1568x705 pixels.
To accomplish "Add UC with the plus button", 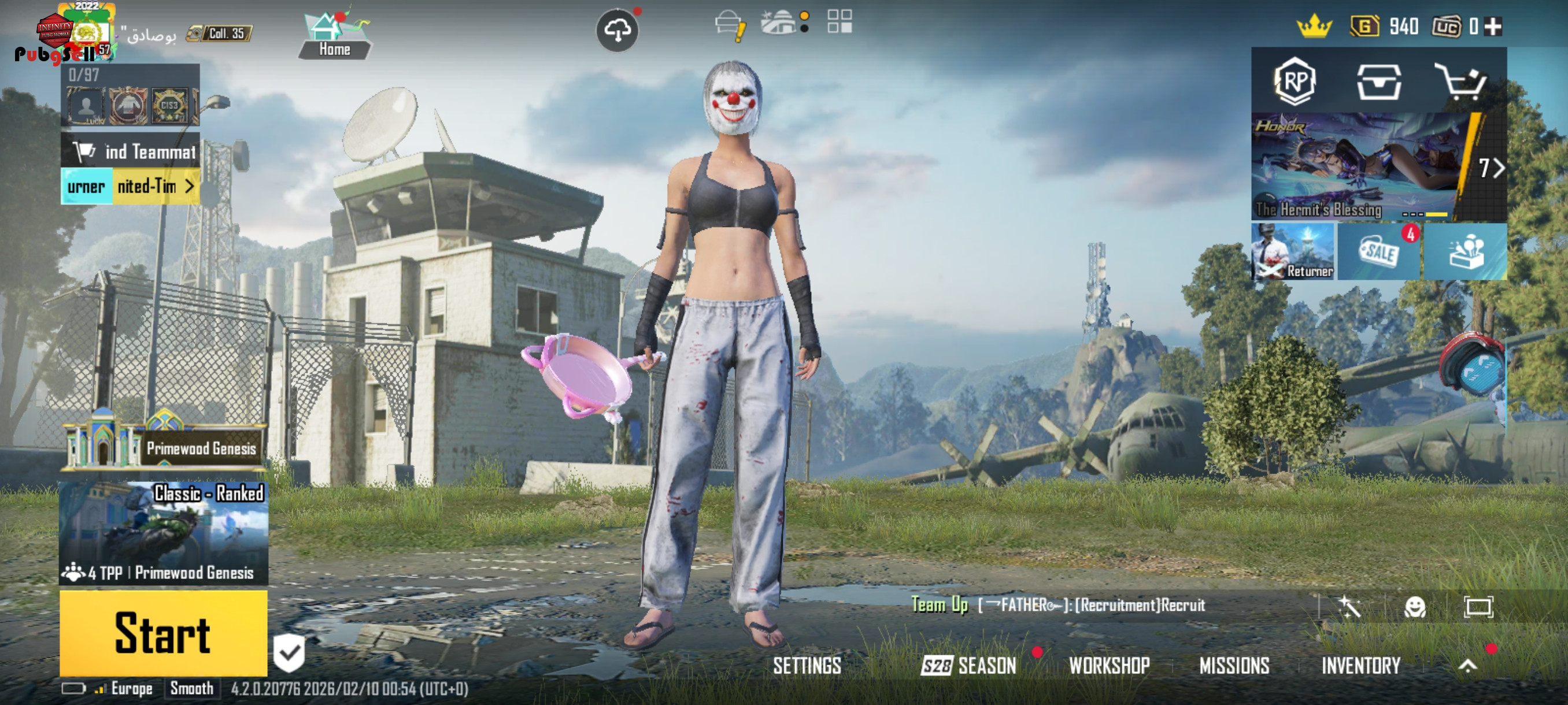I will pyautogui.click(x=1492, y=27).
